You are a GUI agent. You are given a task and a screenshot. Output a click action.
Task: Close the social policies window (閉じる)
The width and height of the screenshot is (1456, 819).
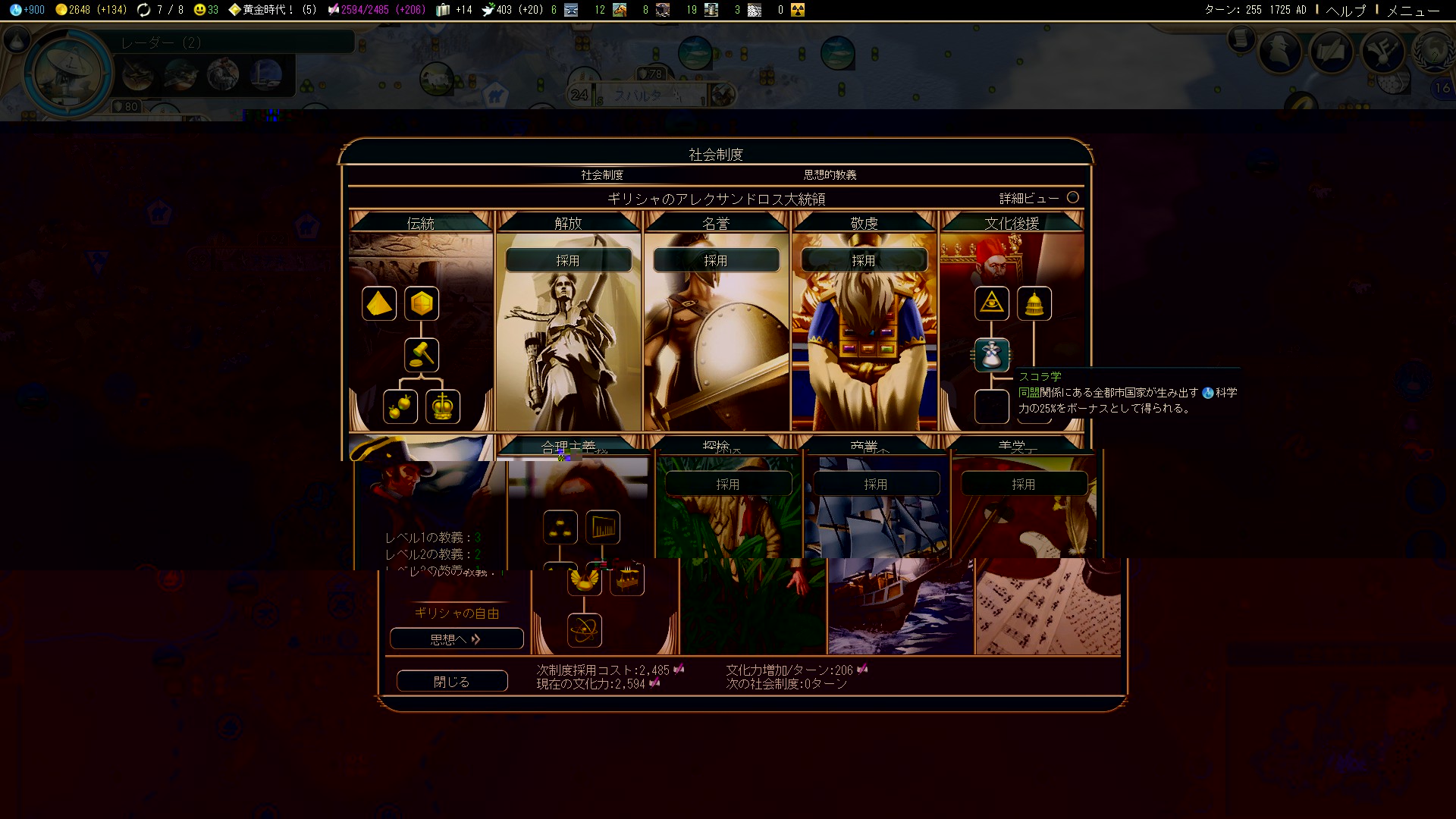452,681
